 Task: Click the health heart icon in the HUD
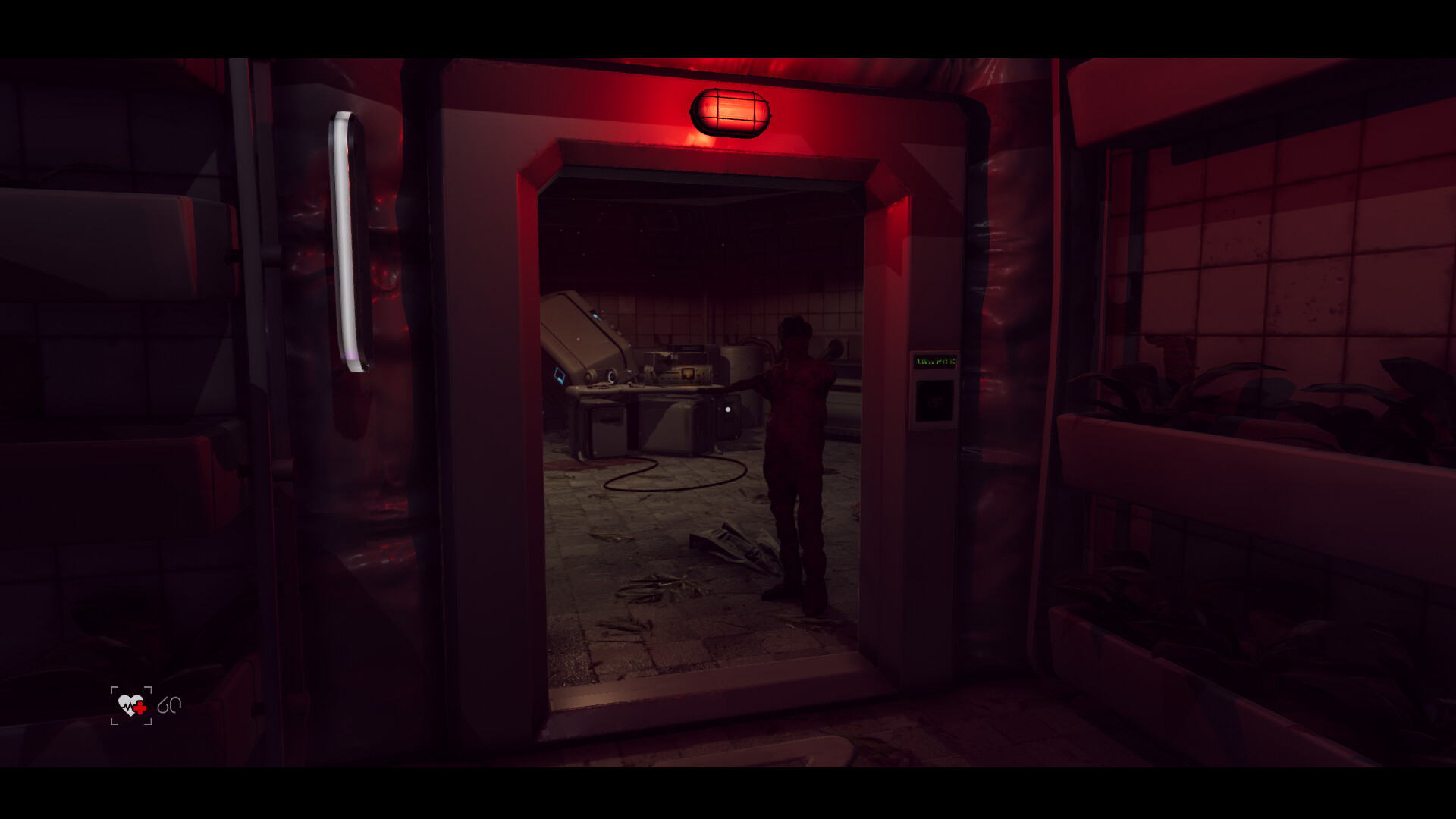[x=129, y=705]
